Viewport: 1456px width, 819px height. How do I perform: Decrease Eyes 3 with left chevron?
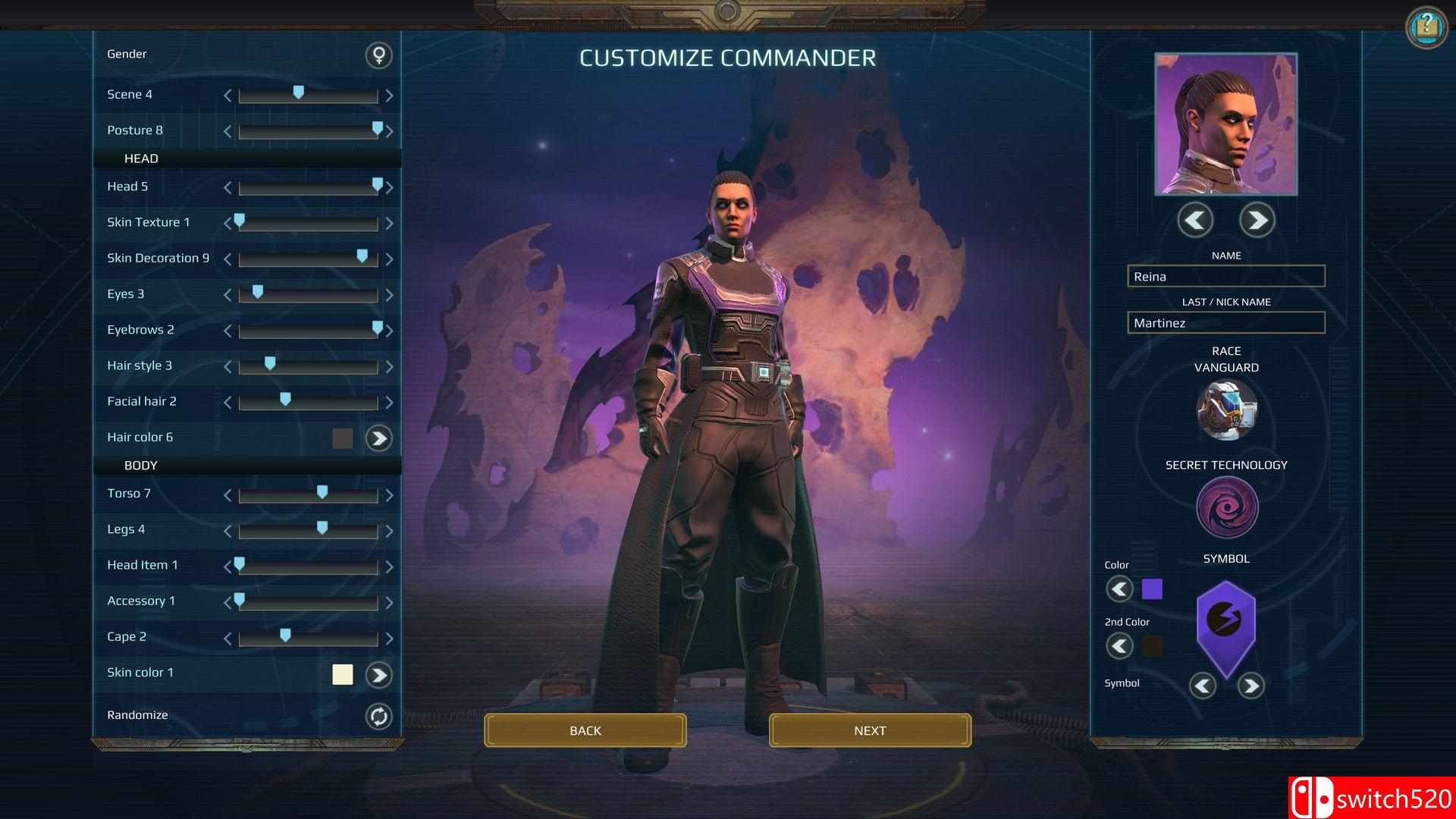[227, 295]
